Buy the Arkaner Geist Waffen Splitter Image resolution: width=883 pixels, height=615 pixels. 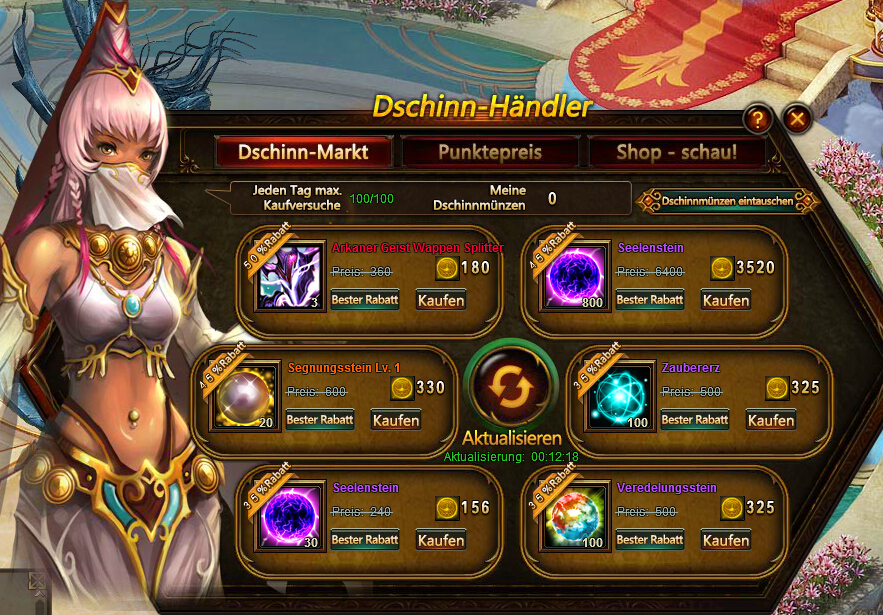pyautogui.click(x=441, y=300)
